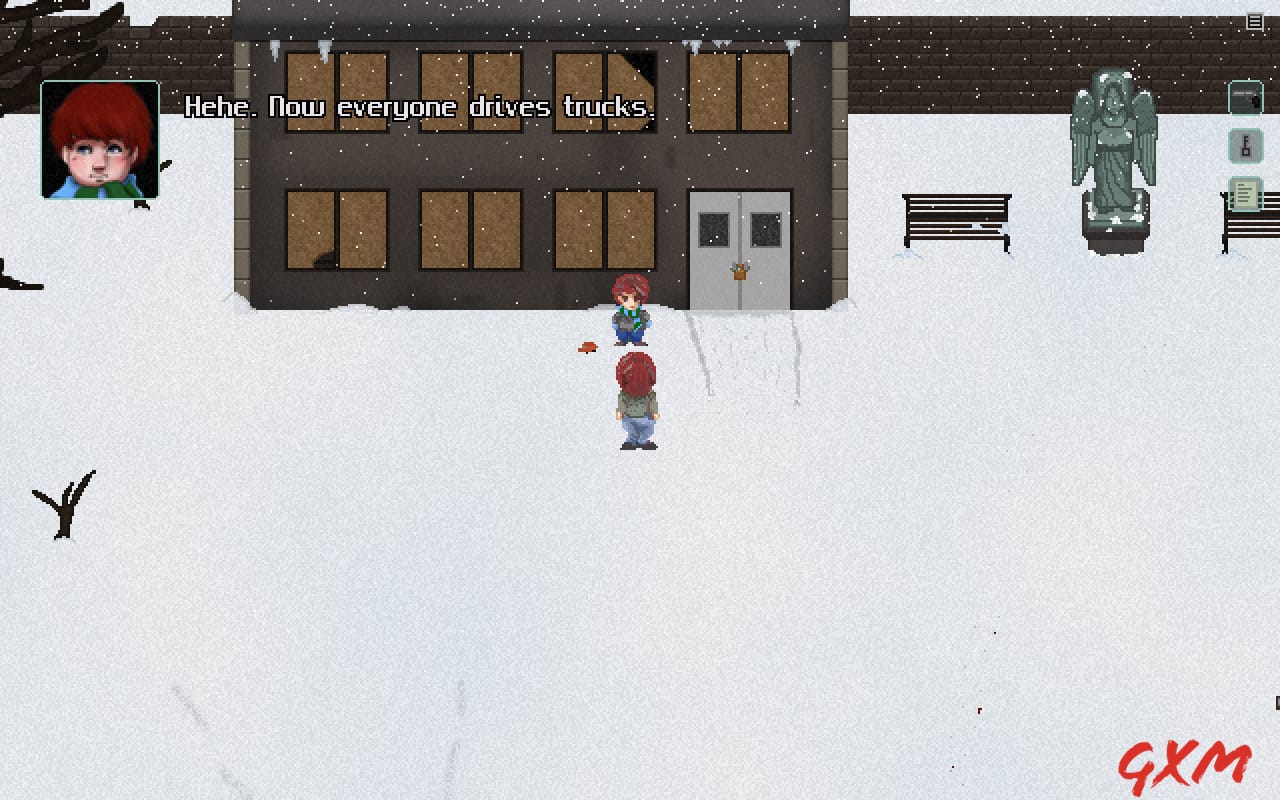
Task: Open the hamburger menu in the top-right corner
Action: [x=1254, y=21]
